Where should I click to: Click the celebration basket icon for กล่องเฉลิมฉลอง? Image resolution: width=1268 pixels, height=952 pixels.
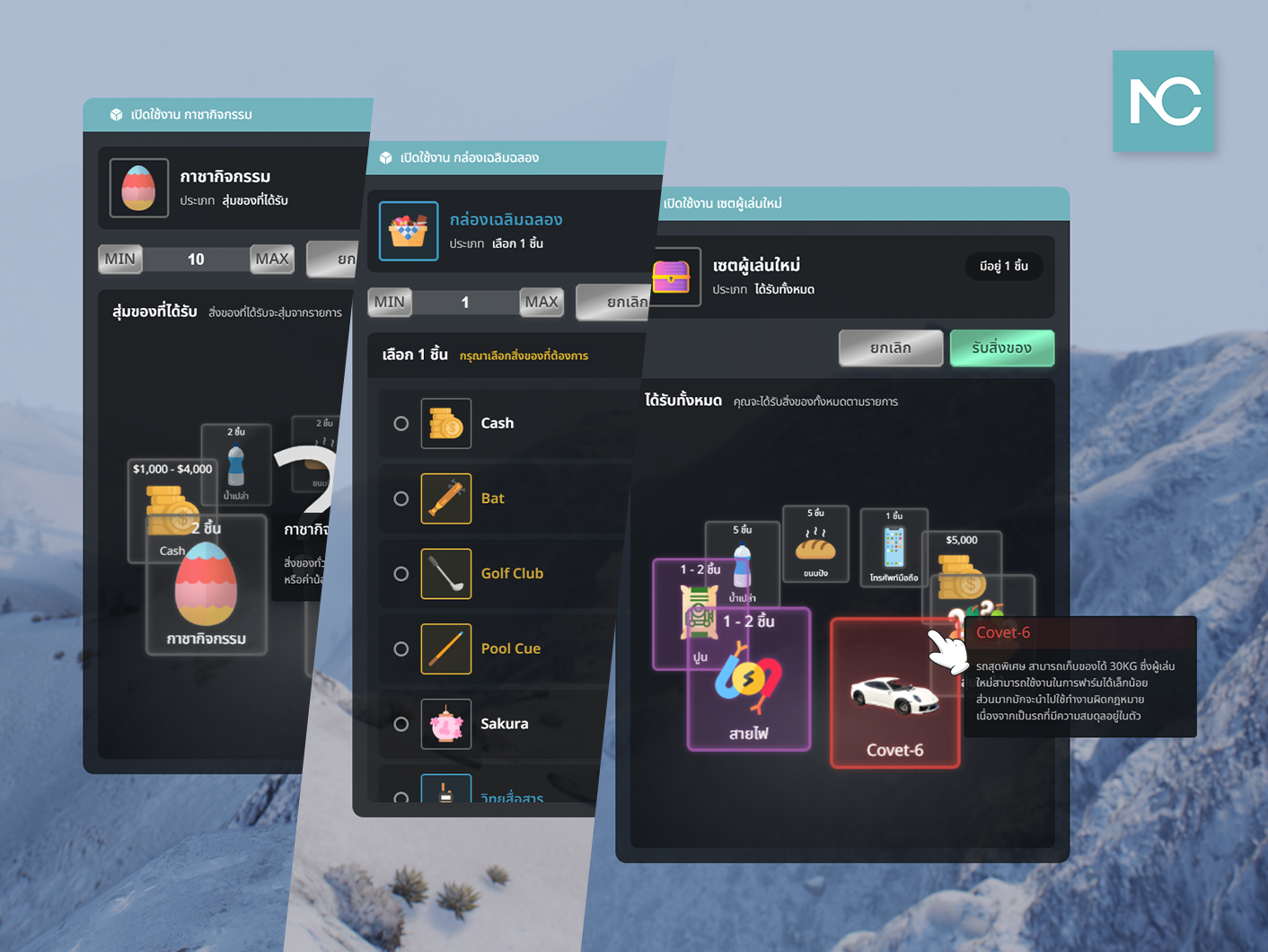409,231
